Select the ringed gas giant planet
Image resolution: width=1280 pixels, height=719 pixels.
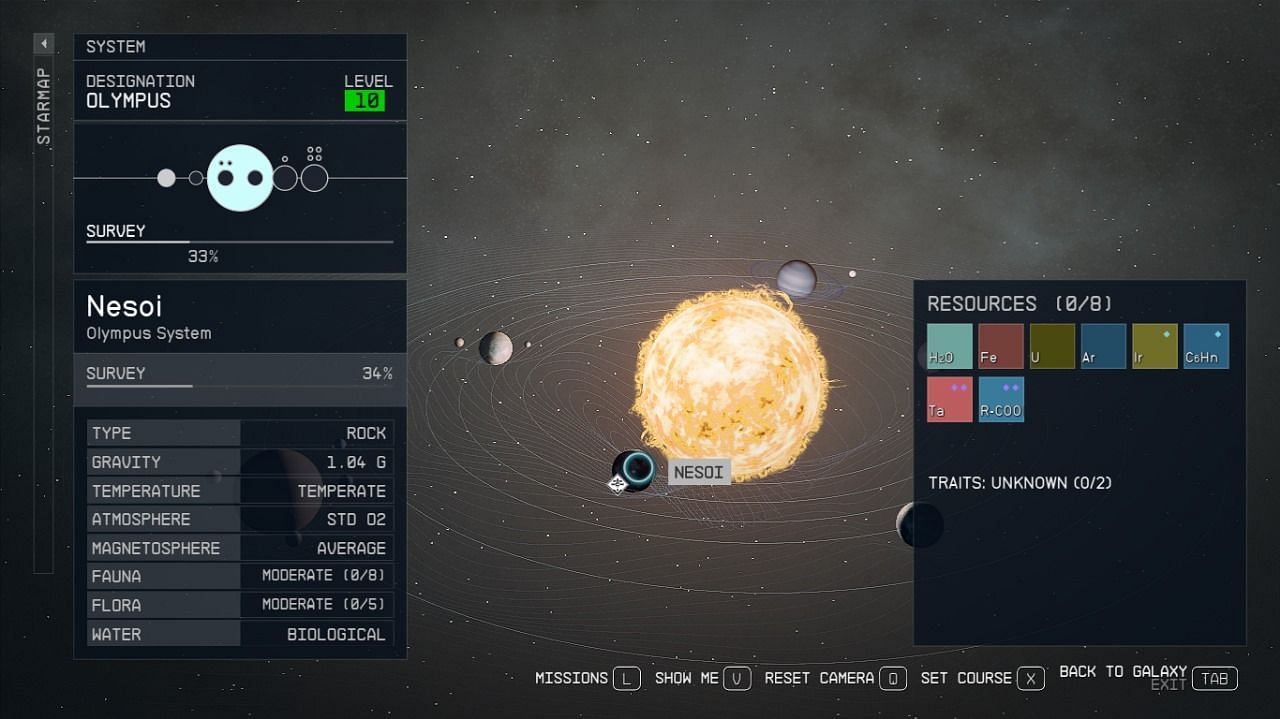796,278
